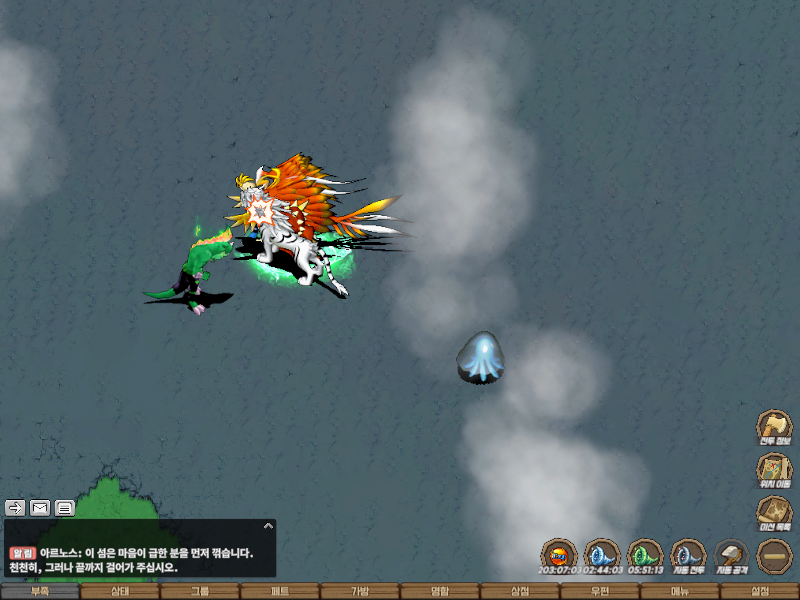The width and height of the screenshot is (800, 600).
Task: Click the arrow button above the chat box
Action: (x=15, y=507)
